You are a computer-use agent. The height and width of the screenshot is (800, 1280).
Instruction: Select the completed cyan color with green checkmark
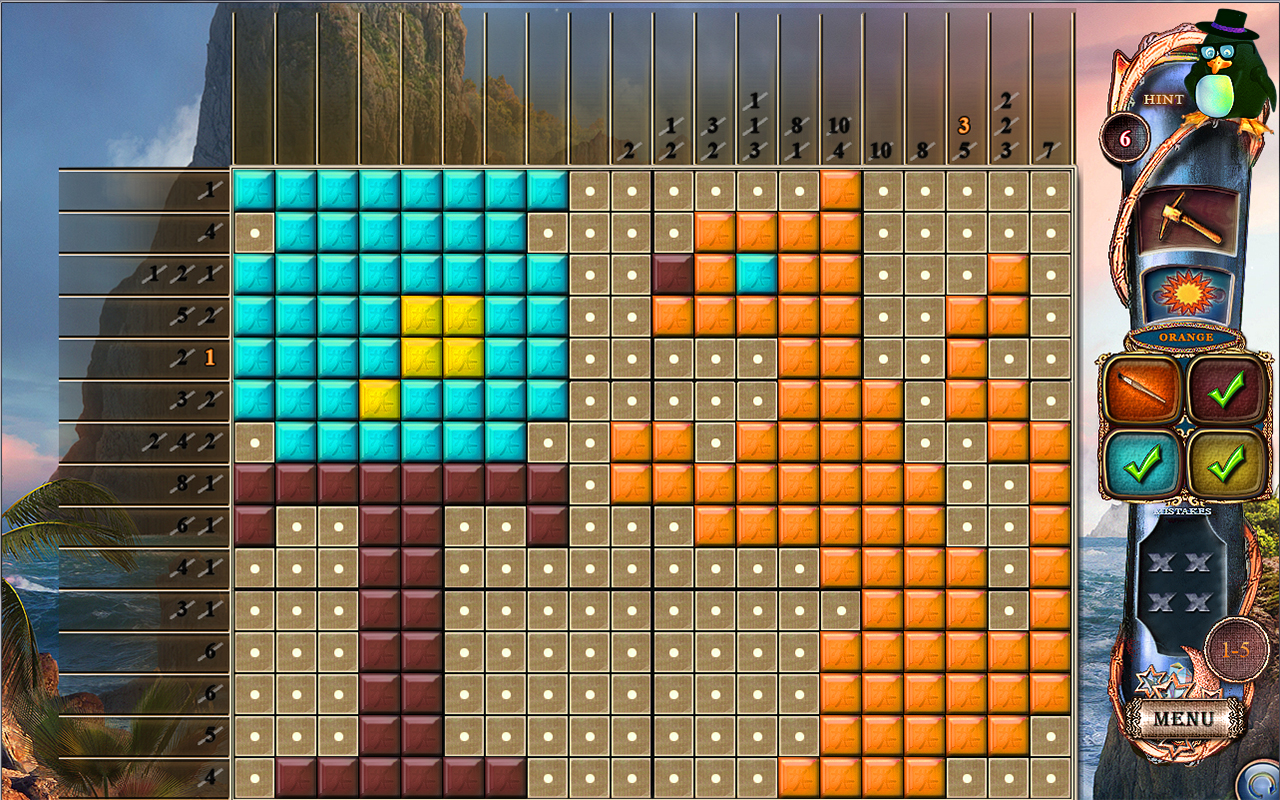coord(1145,462)
